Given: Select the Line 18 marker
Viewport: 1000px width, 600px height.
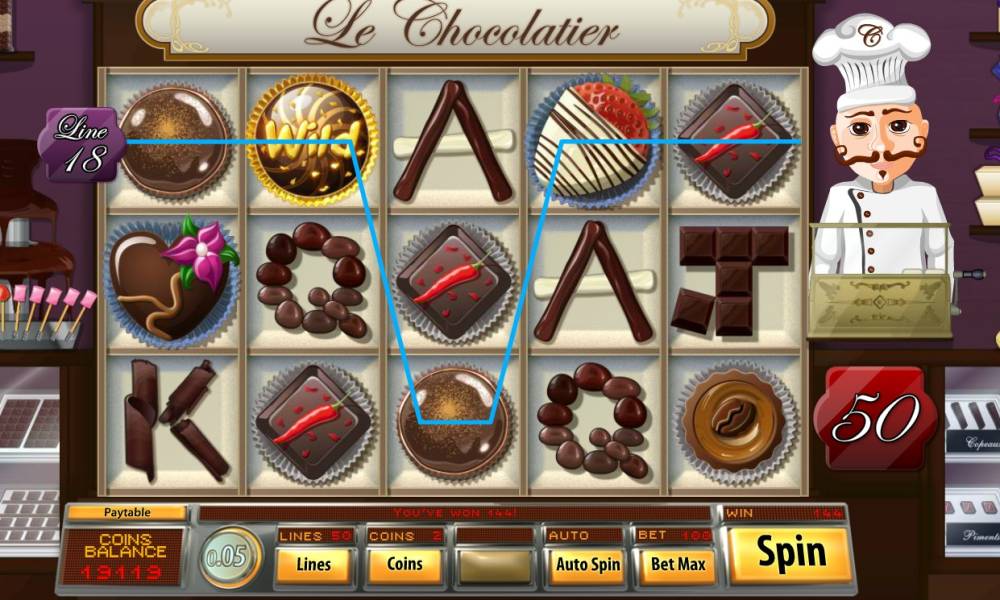Looking at the screenshot, I should pyautogui.click(x=82, y=143).
